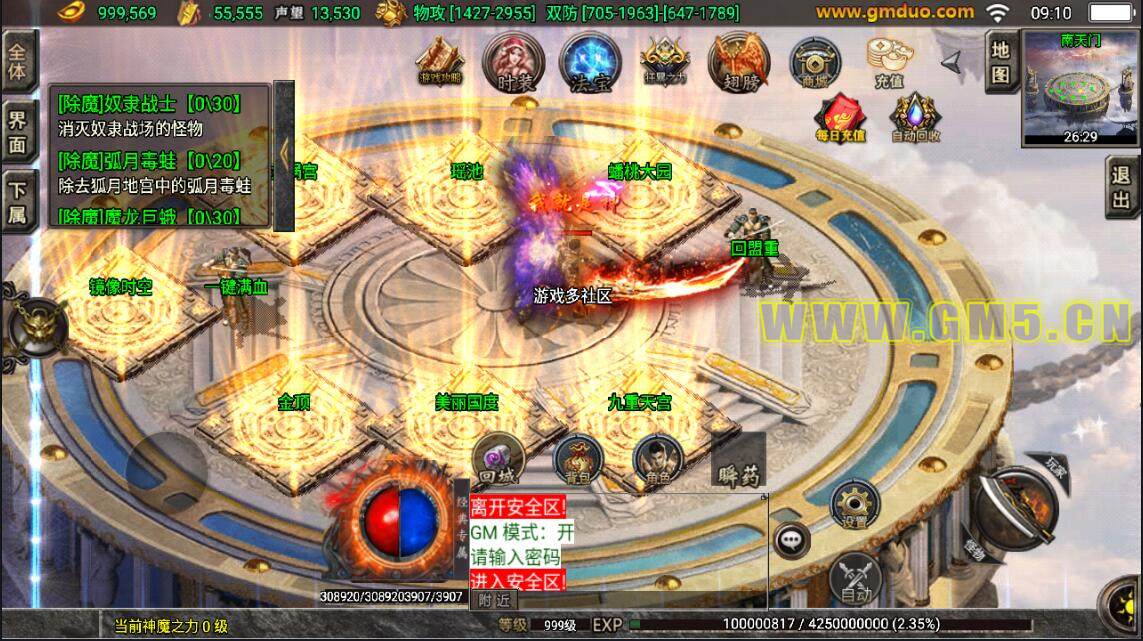This screenshot has height=641, width=1143.
Task: Tap the 充值 recharge icon
Action: pos(887,62)
